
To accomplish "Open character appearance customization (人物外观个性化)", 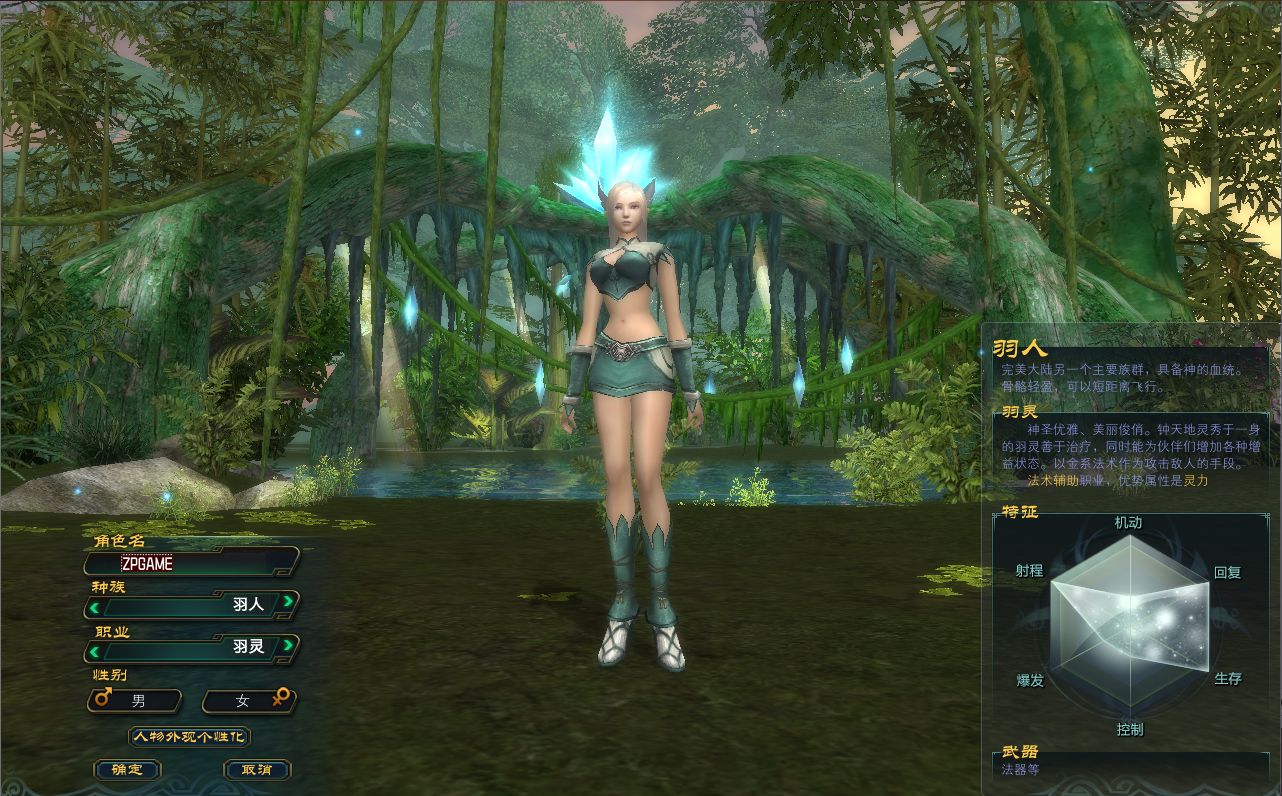I will click(189, 737).
